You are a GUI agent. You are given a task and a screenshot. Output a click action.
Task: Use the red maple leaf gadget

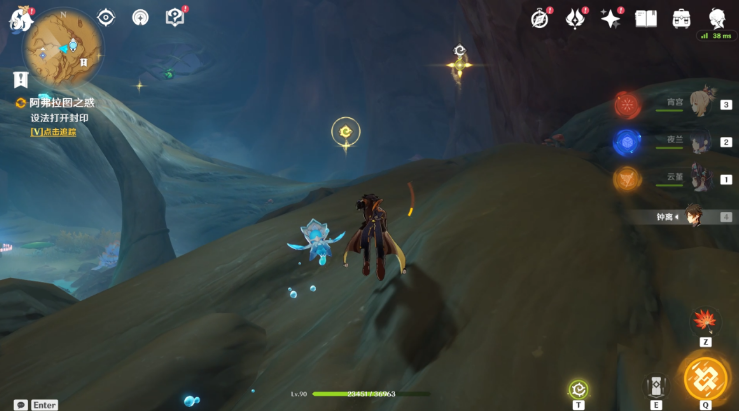pos(705,320)
